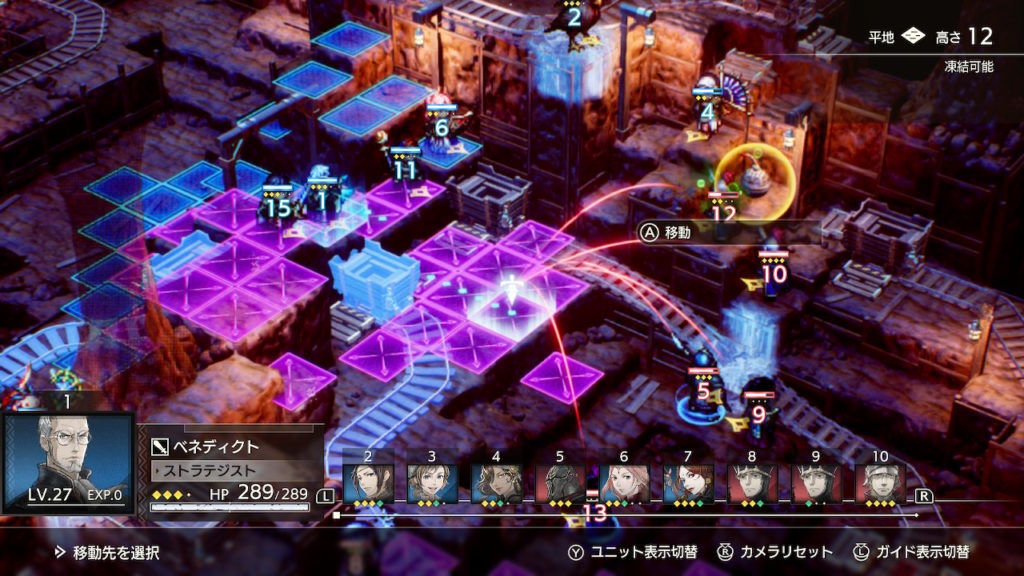Select turn order portrait number 2
Viewport: 1024px width, 576px height.
coord(368,483)
